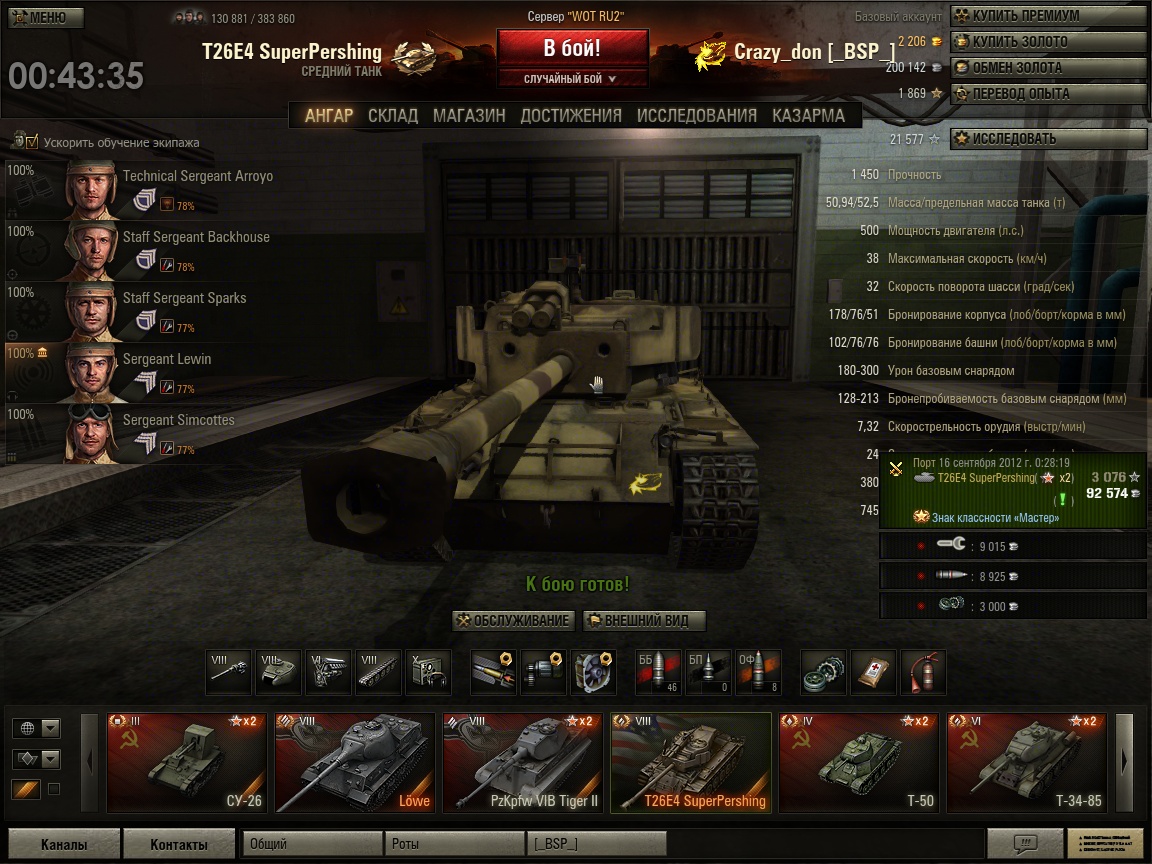Viewport: 1152px width, 864px height.
Task: Open the Контакты button
Action: coord(179,844)
